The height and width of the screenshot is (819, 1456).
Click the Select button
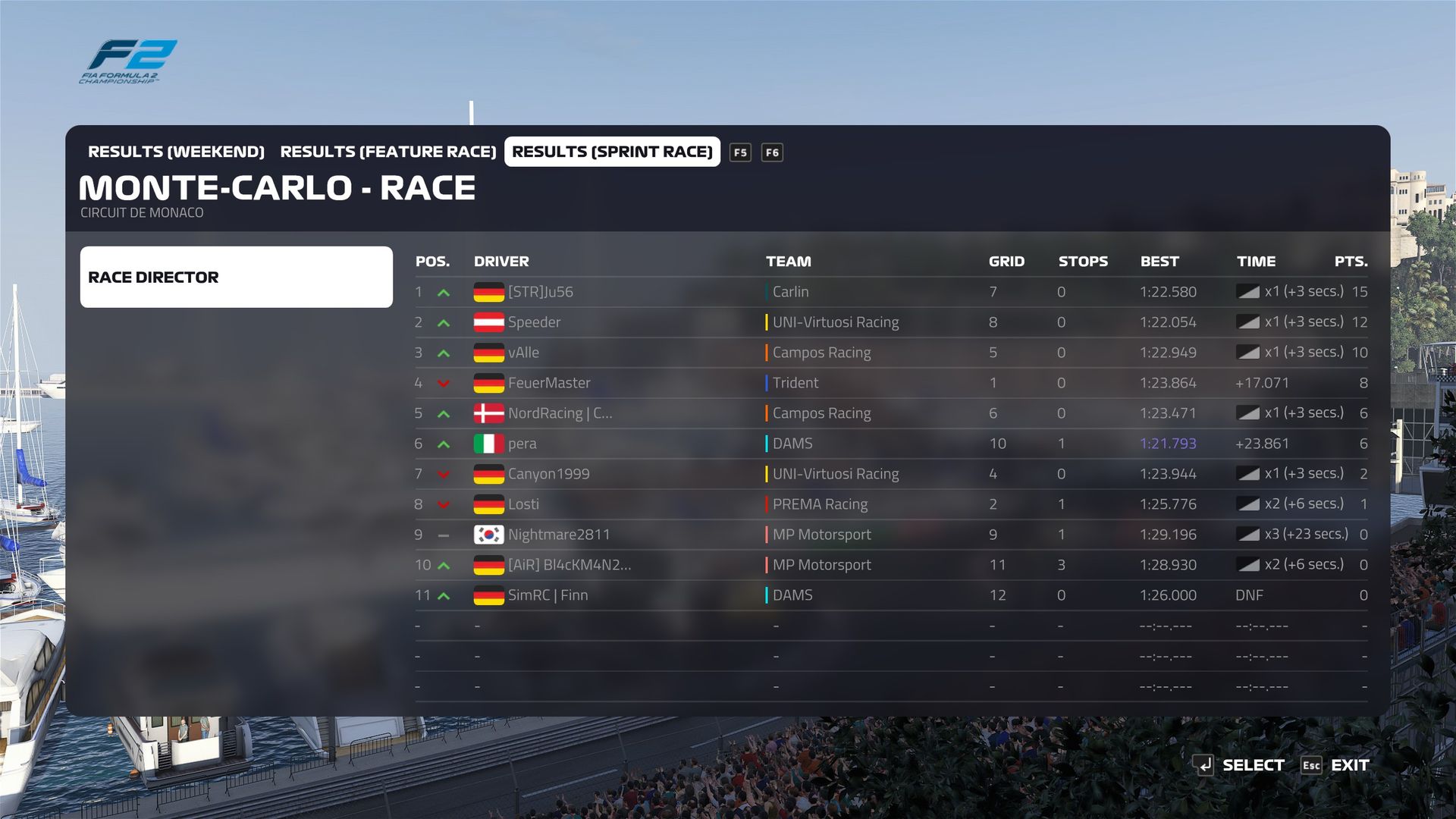click(x=1239, y=765)
